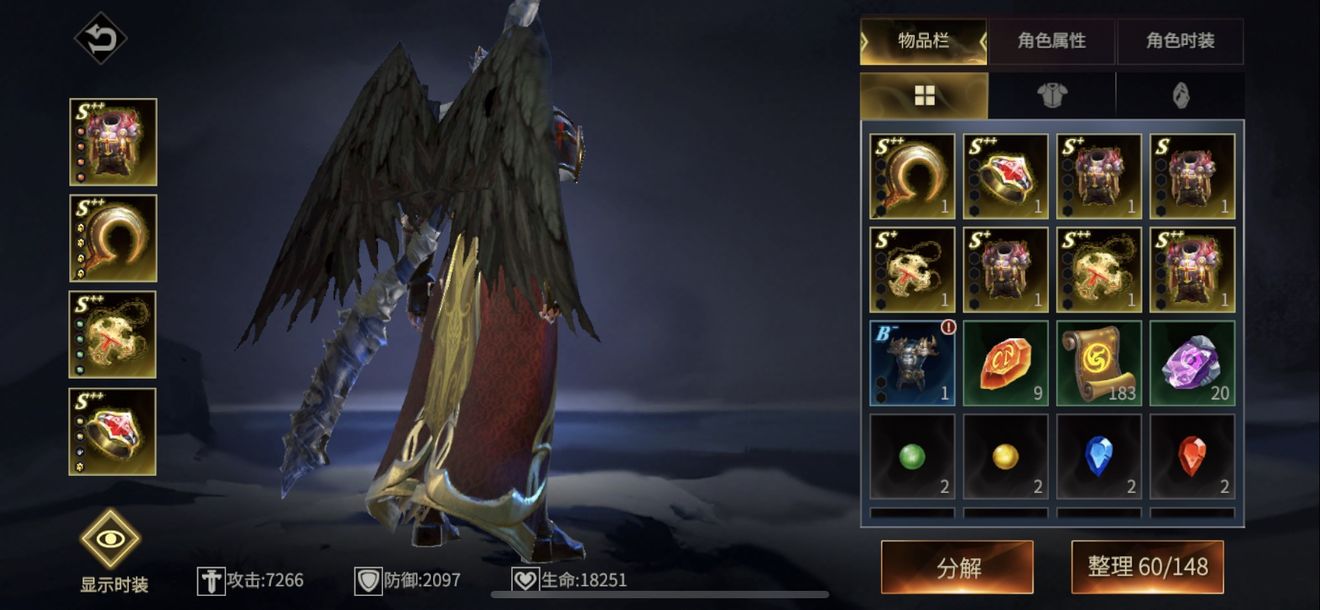Pick the S-grade armor in the inventory

coord(1192,177)
